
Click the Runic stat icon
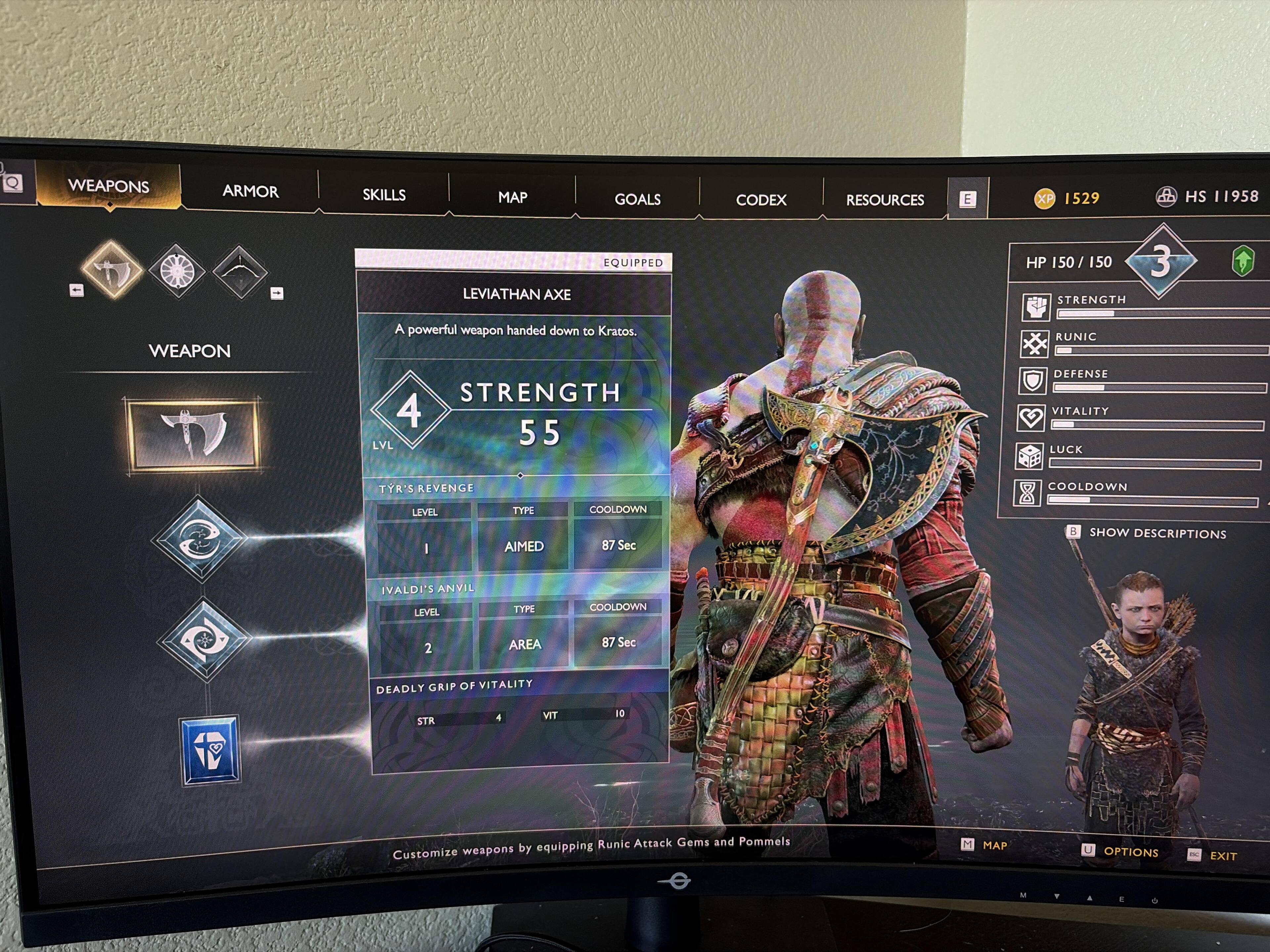tap(1034, 343)
